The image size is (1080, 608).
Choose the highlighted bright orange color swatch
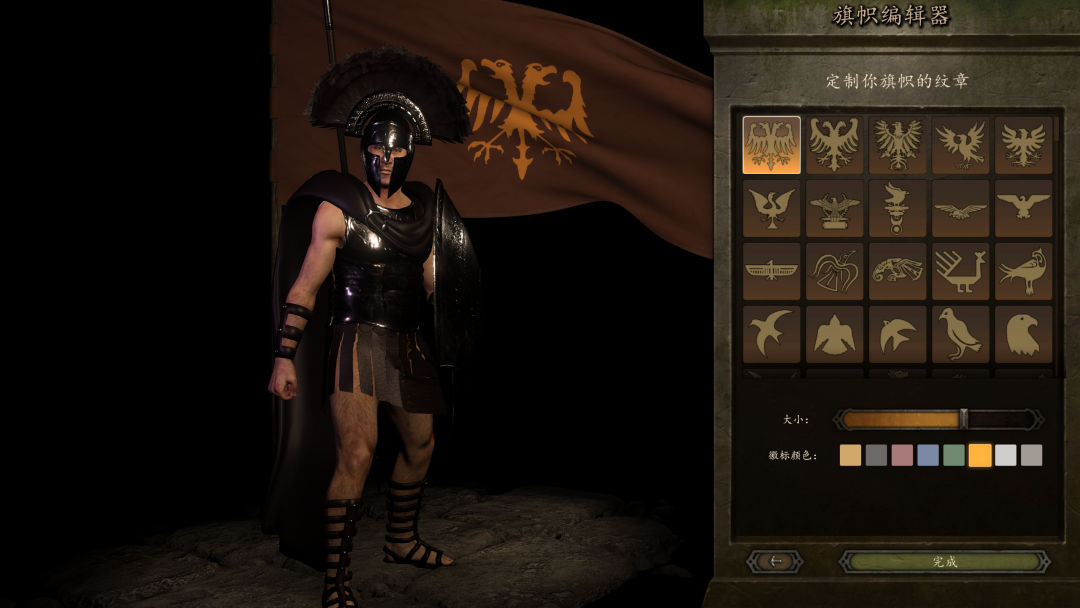980,455
